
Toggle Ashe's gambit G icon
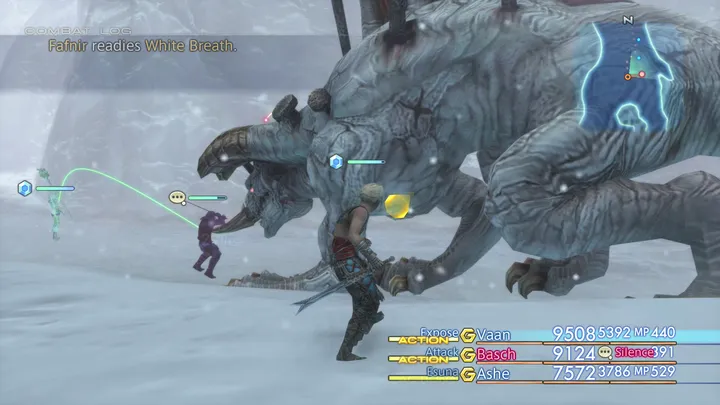[467, 374]
